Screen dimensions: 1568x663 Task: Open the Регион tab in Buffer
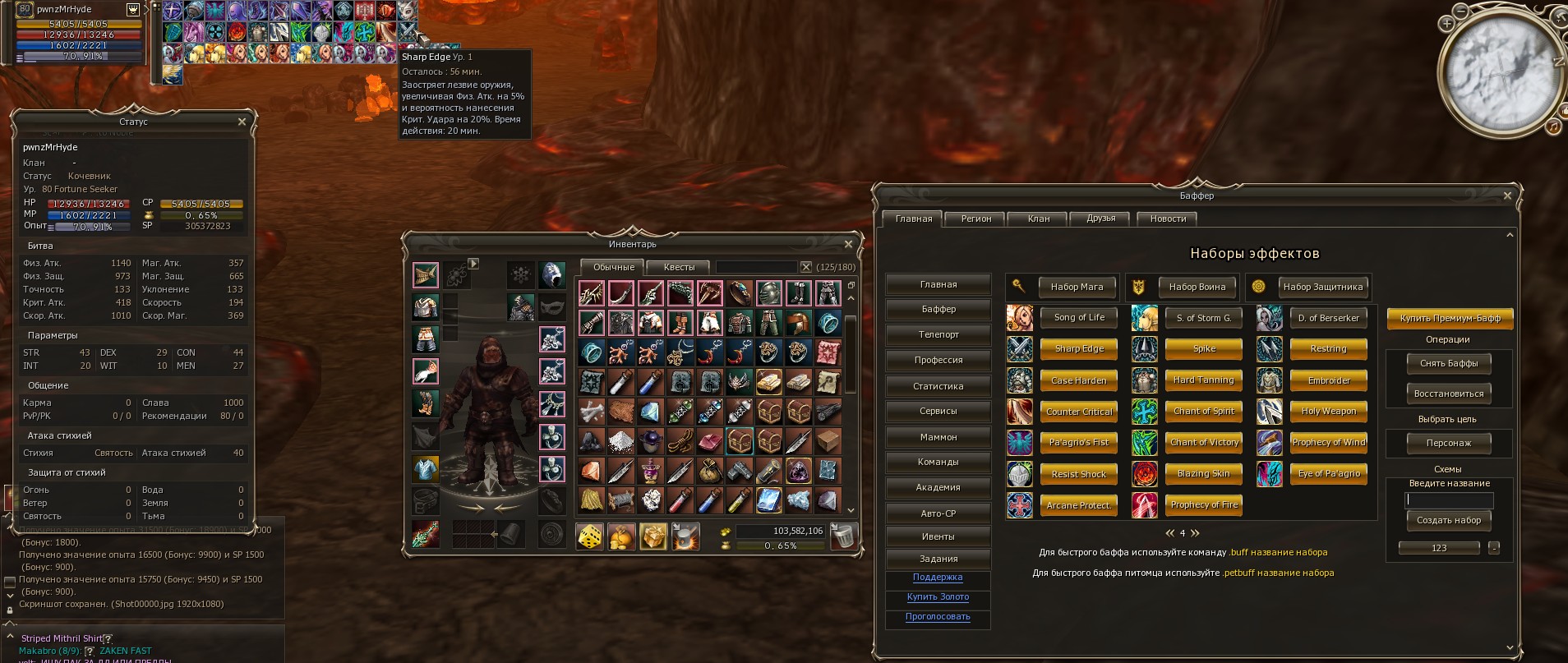tap(976, 219)
